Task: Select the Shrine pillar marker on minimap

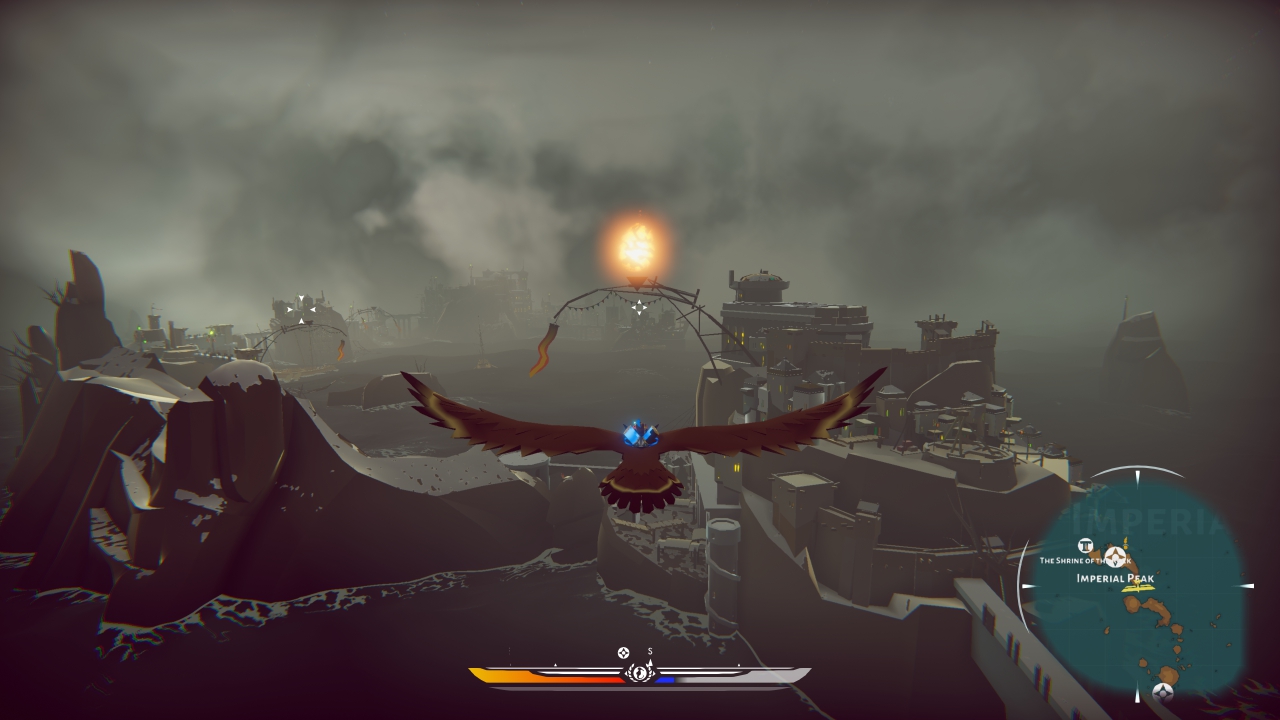Action: [x=1085, y=546]
